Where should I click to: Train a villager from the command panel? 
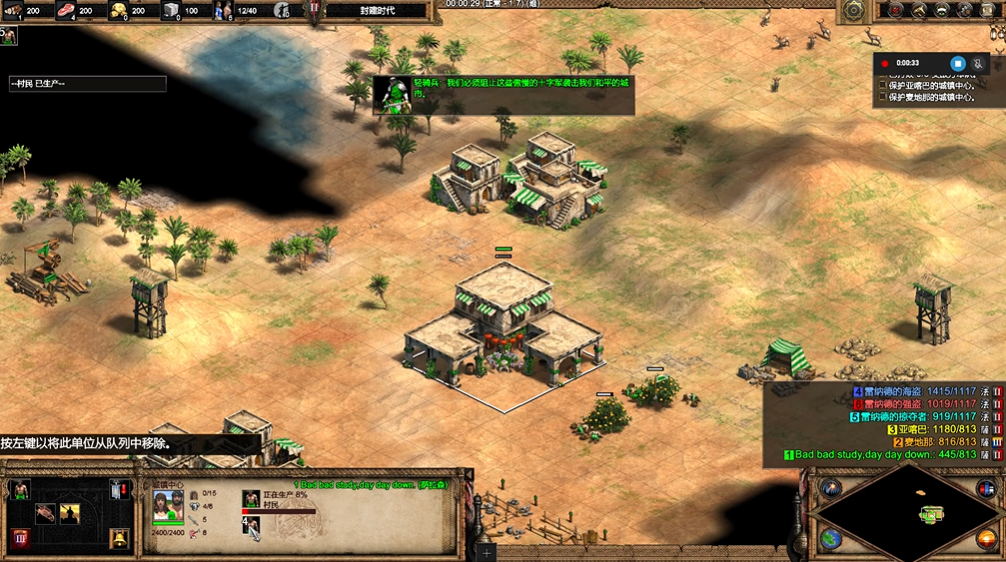[19, 490]
